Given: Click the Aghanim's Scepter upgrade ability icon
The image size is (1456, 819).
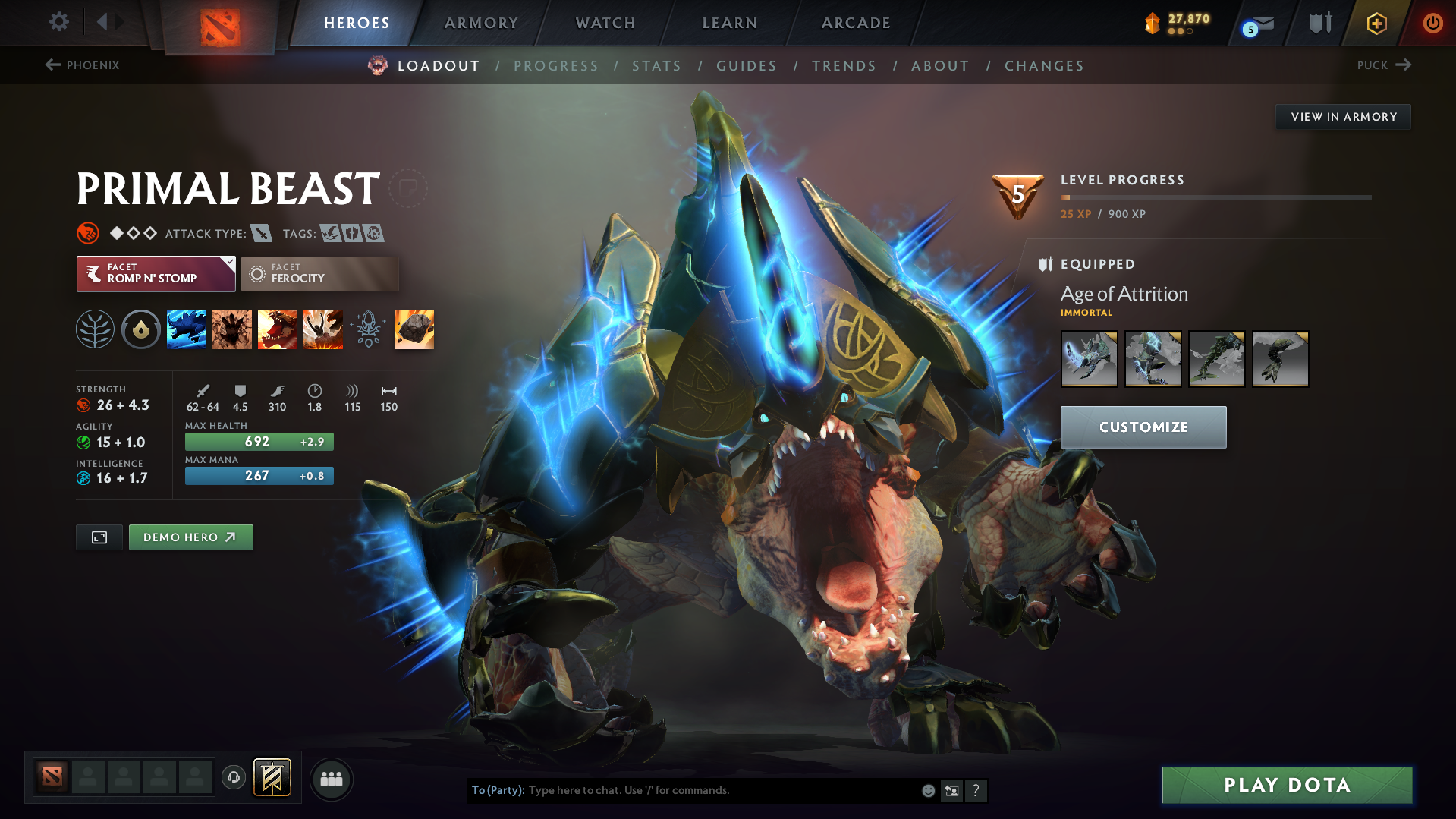Looking at the screenshot, I should coord(369,329).
